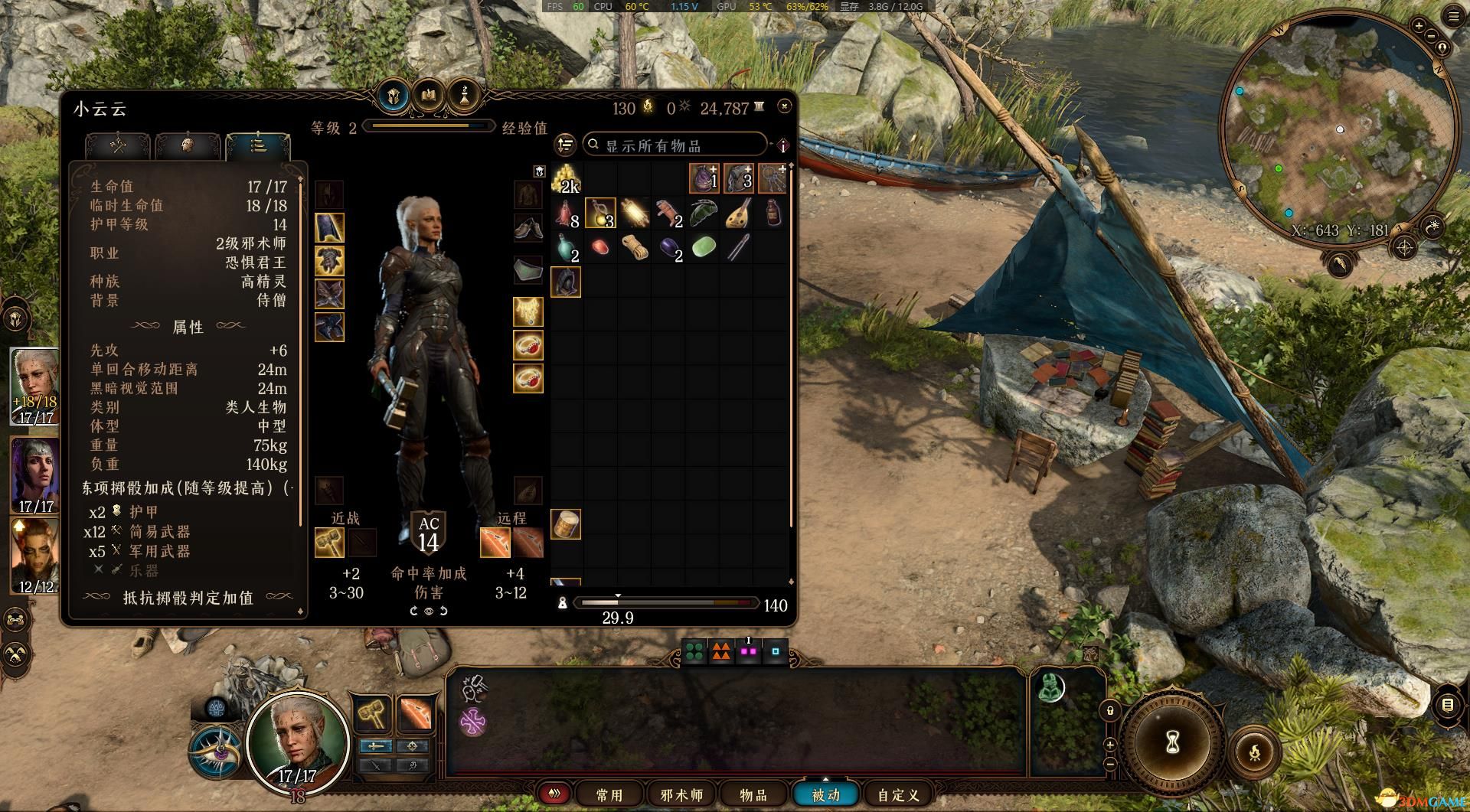Open the inventory sort and filter options

pos(565,145)
